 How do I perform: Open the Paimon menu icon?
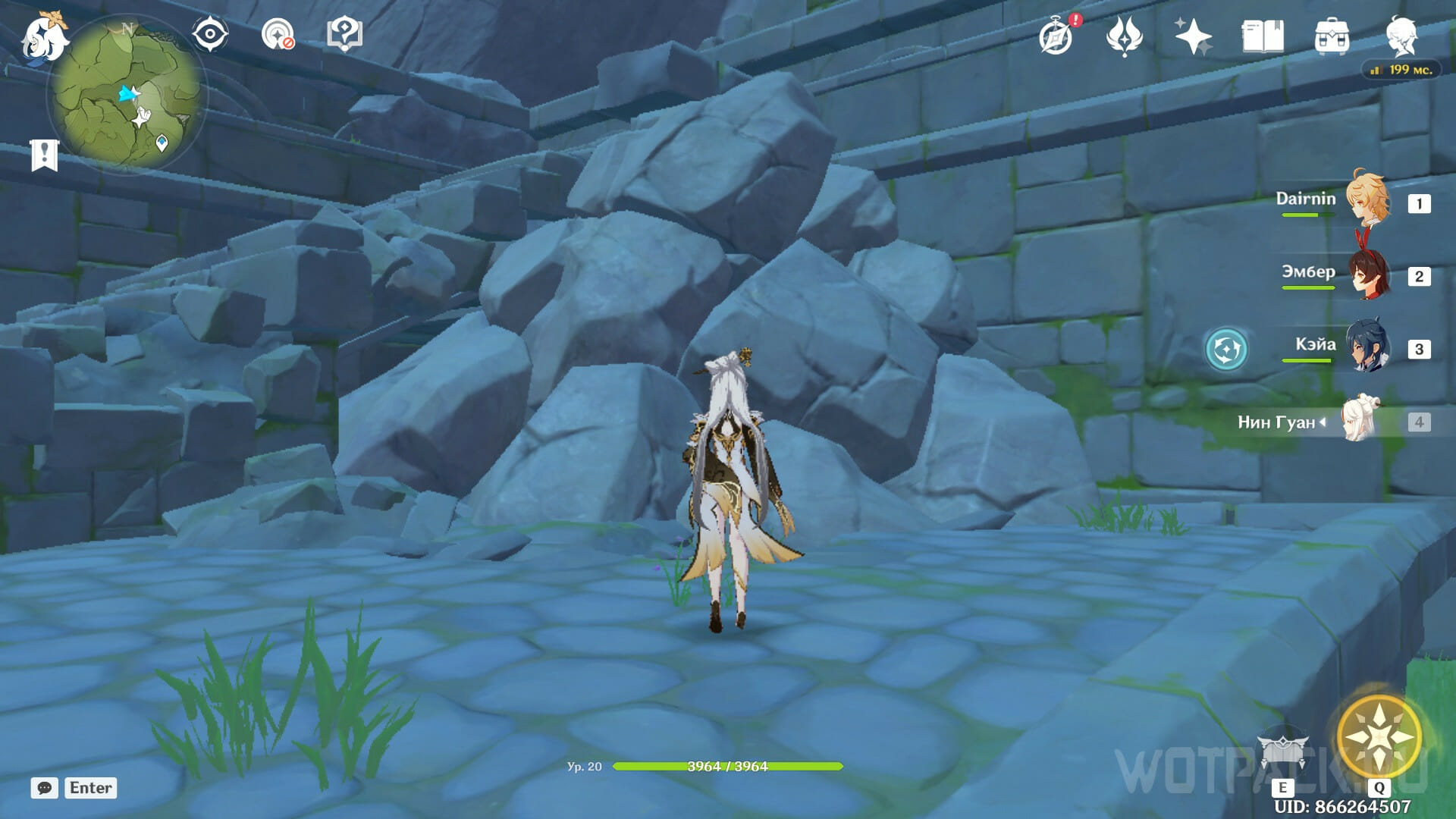pos(42,38)
